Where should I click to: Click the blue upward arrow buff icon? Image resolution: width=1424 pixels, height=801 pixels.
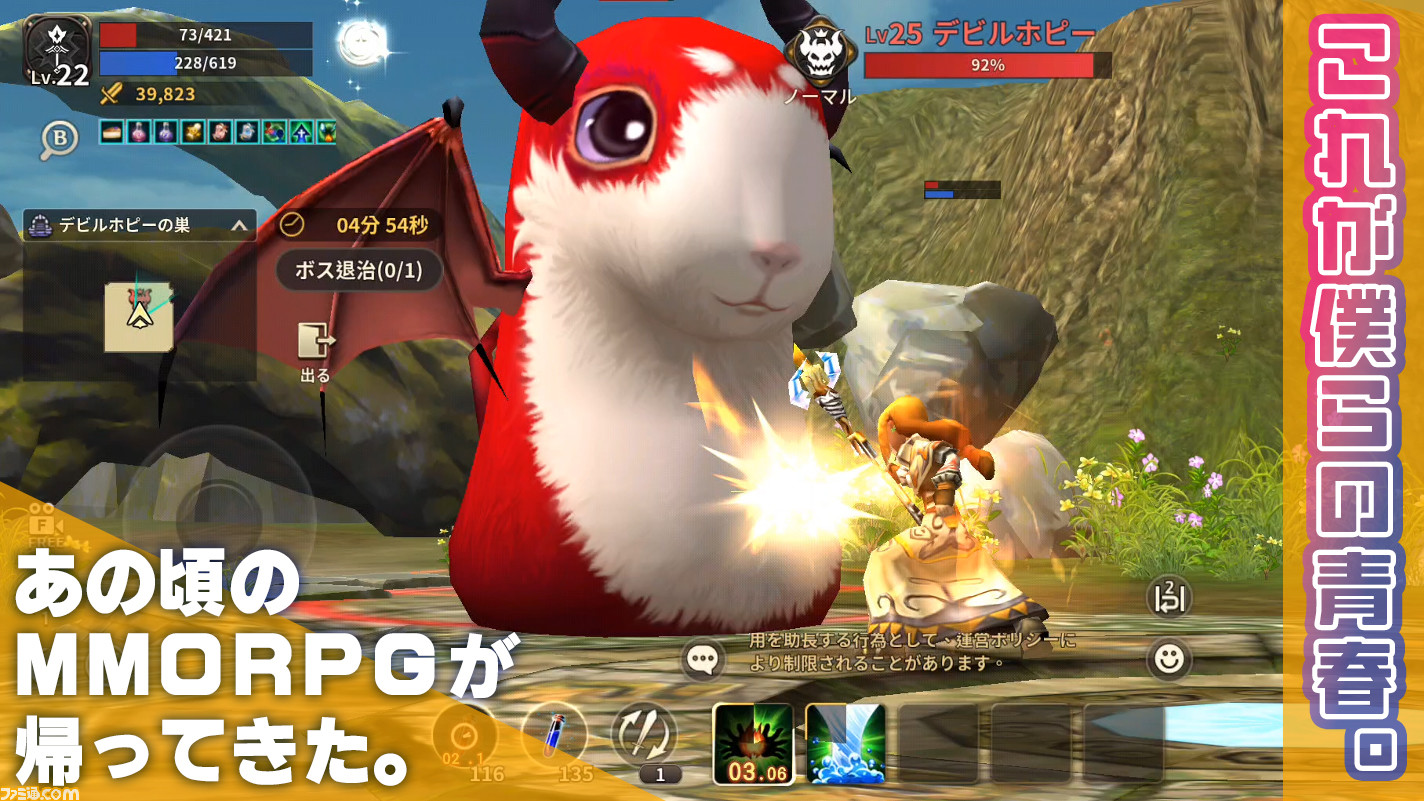(x=300, y=131)
